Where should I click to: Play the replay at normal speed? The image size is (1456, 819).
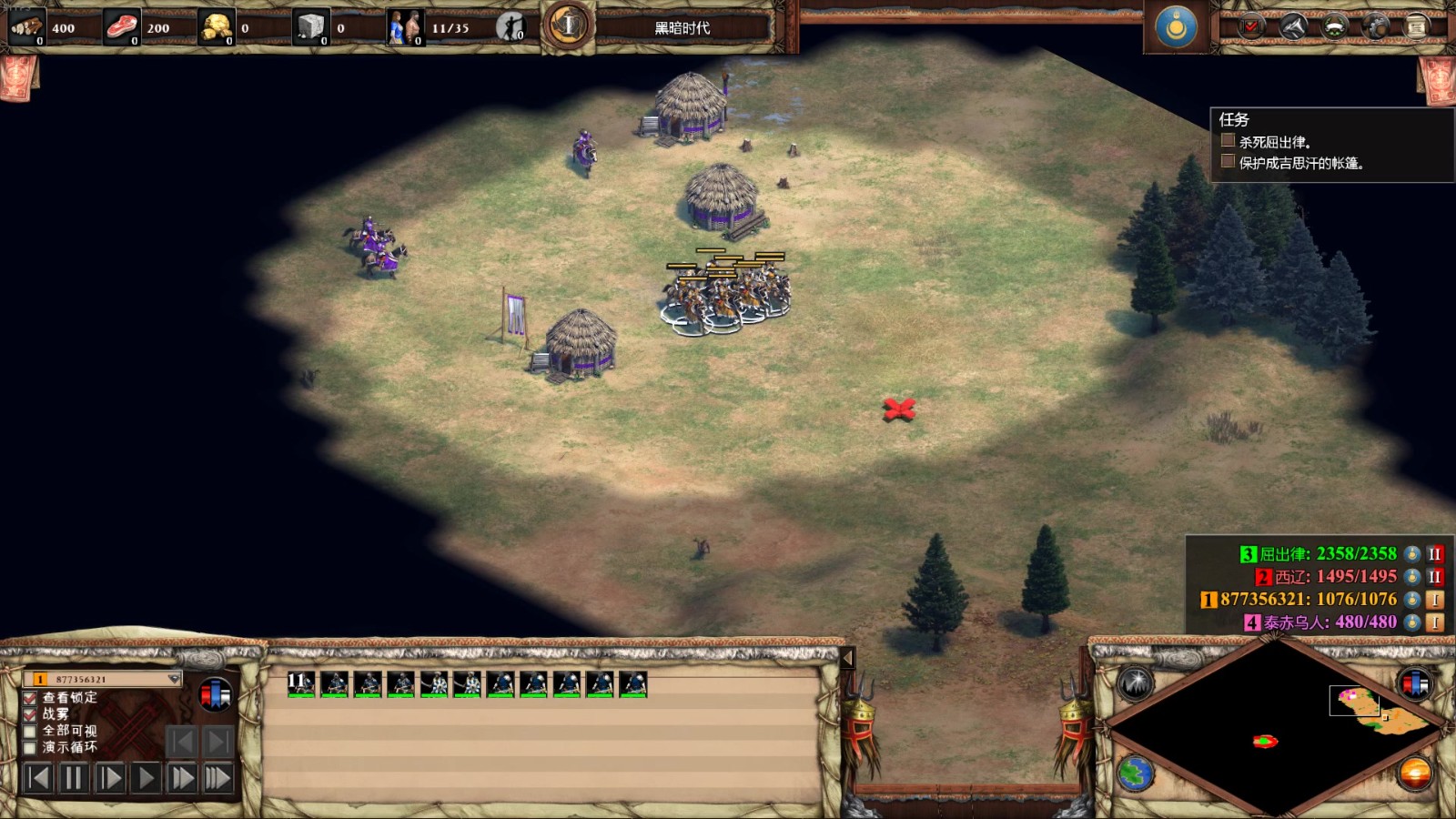[x=145, y=778]
